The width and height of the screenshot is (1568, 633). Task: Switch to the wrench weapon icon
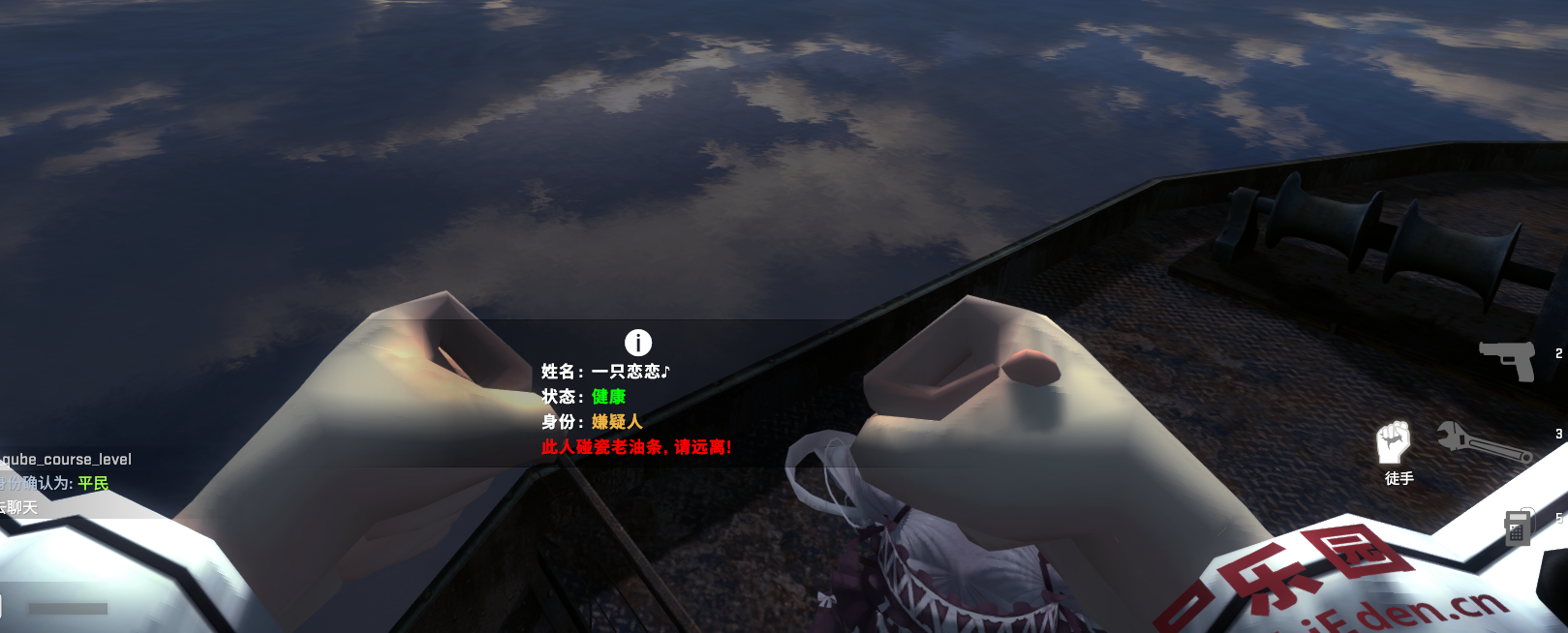(1482, 443)
